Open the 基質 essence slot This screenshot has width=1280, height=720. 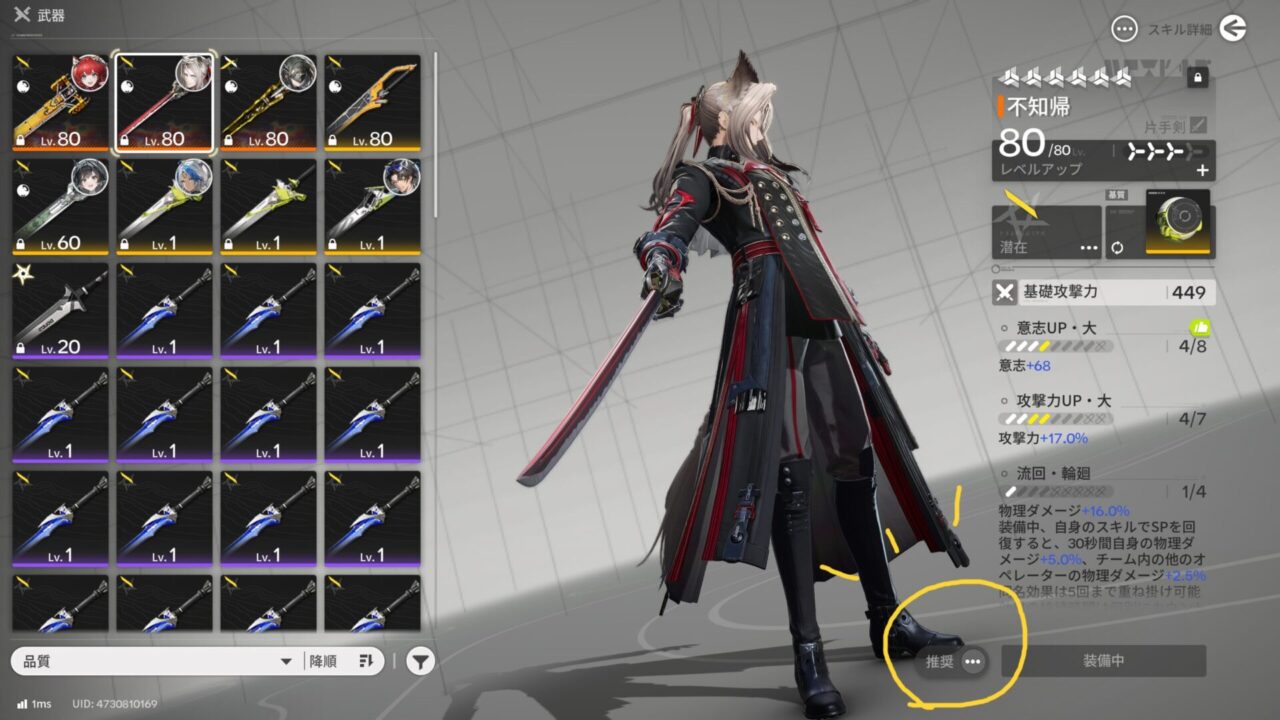(1176, 222)
